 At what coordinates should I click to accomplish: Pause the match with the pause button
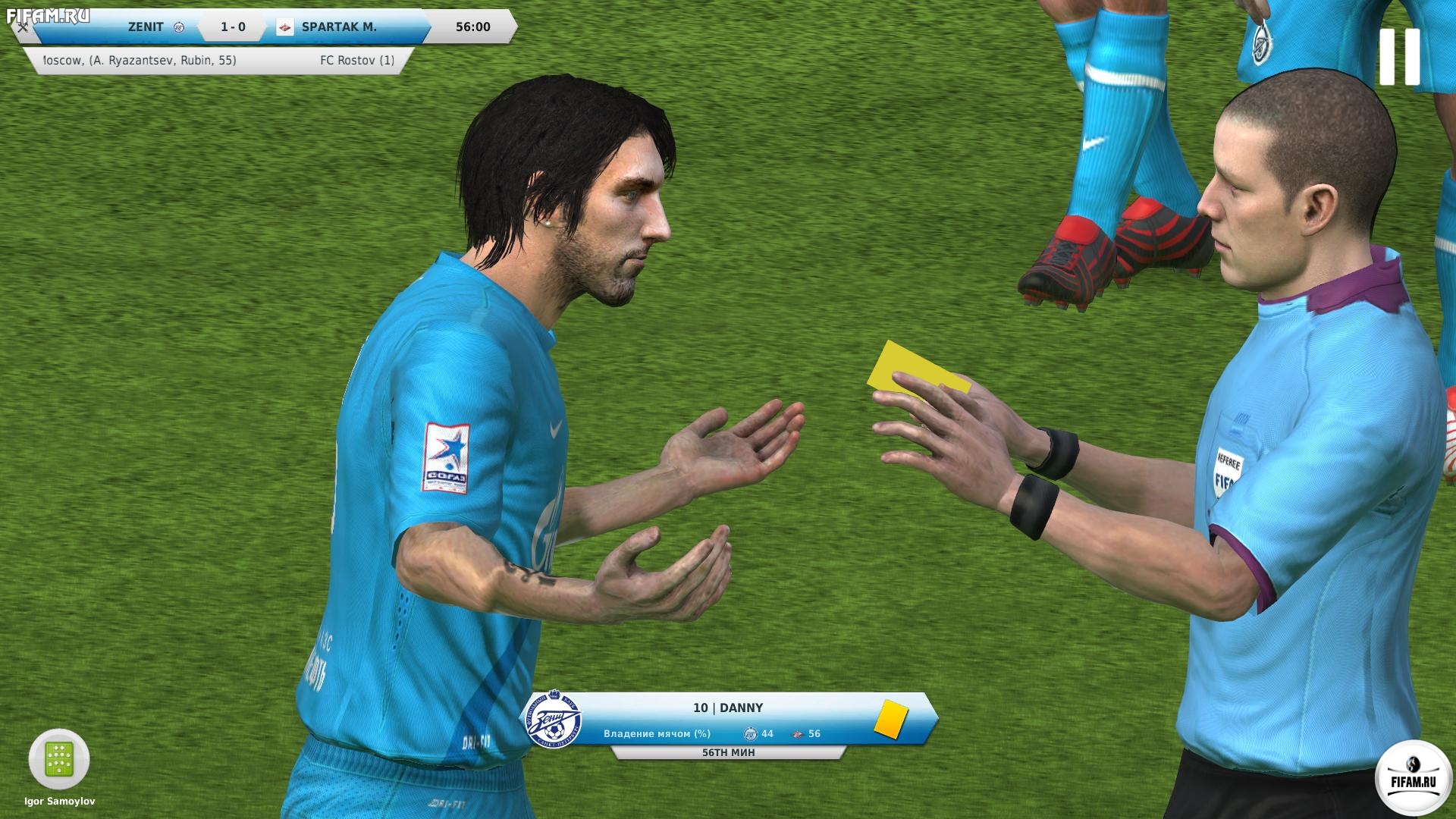point(1399,57)
